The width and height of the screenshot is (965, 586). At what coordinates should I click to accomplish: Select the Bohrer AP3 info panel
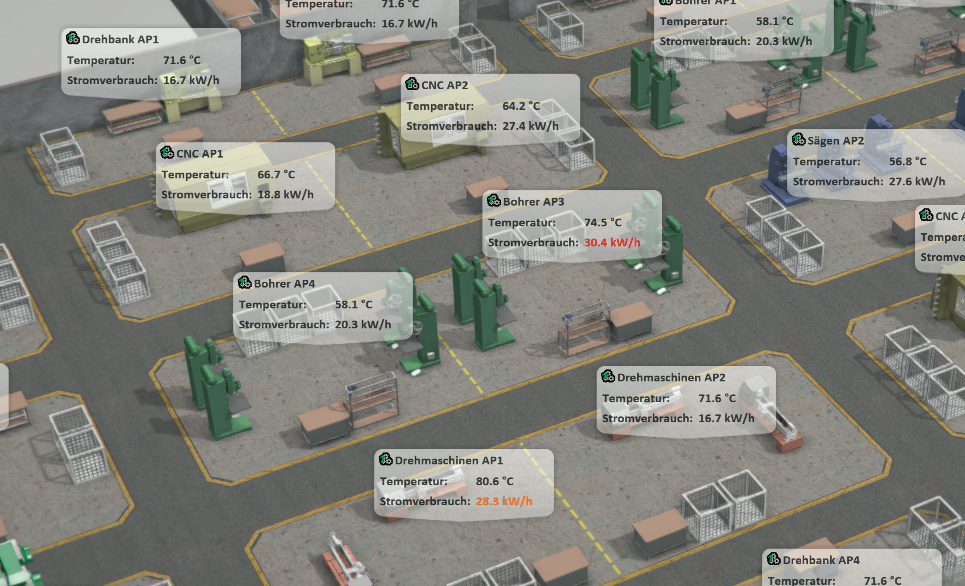(572, 223)
